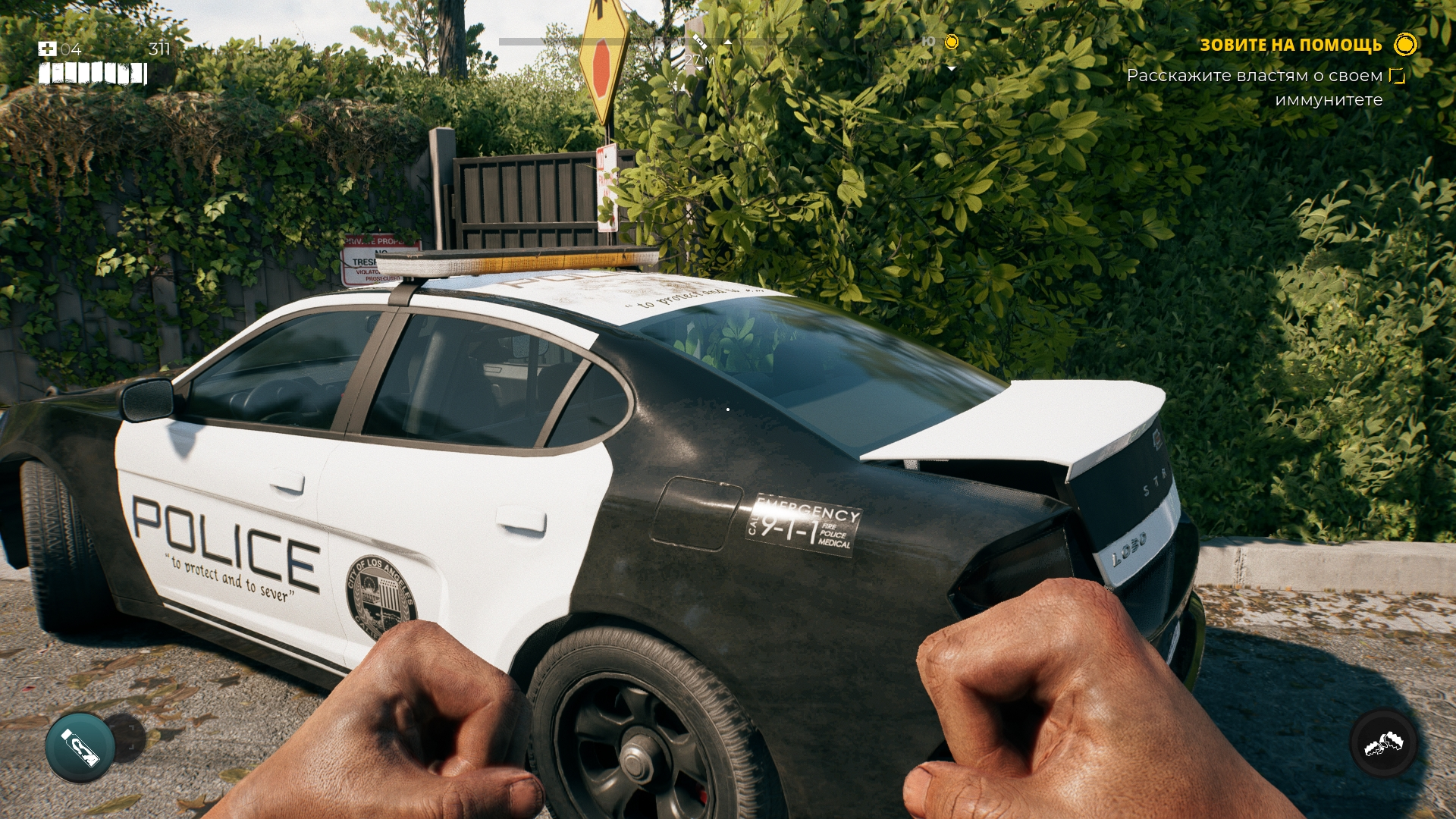Image resolution: width=1456 pixels, height=819 pixels.
Task: Click the yellow quest marker beside the quest title
Action: coord(1404,45)
